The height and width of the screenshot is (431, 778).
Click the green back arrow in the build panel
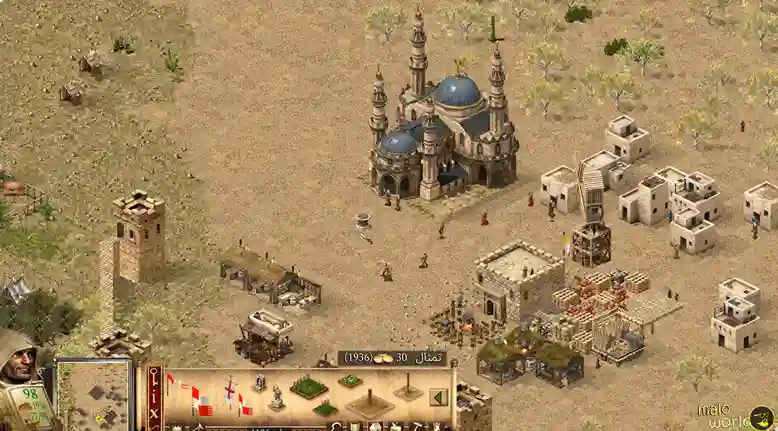click(436, 397)
